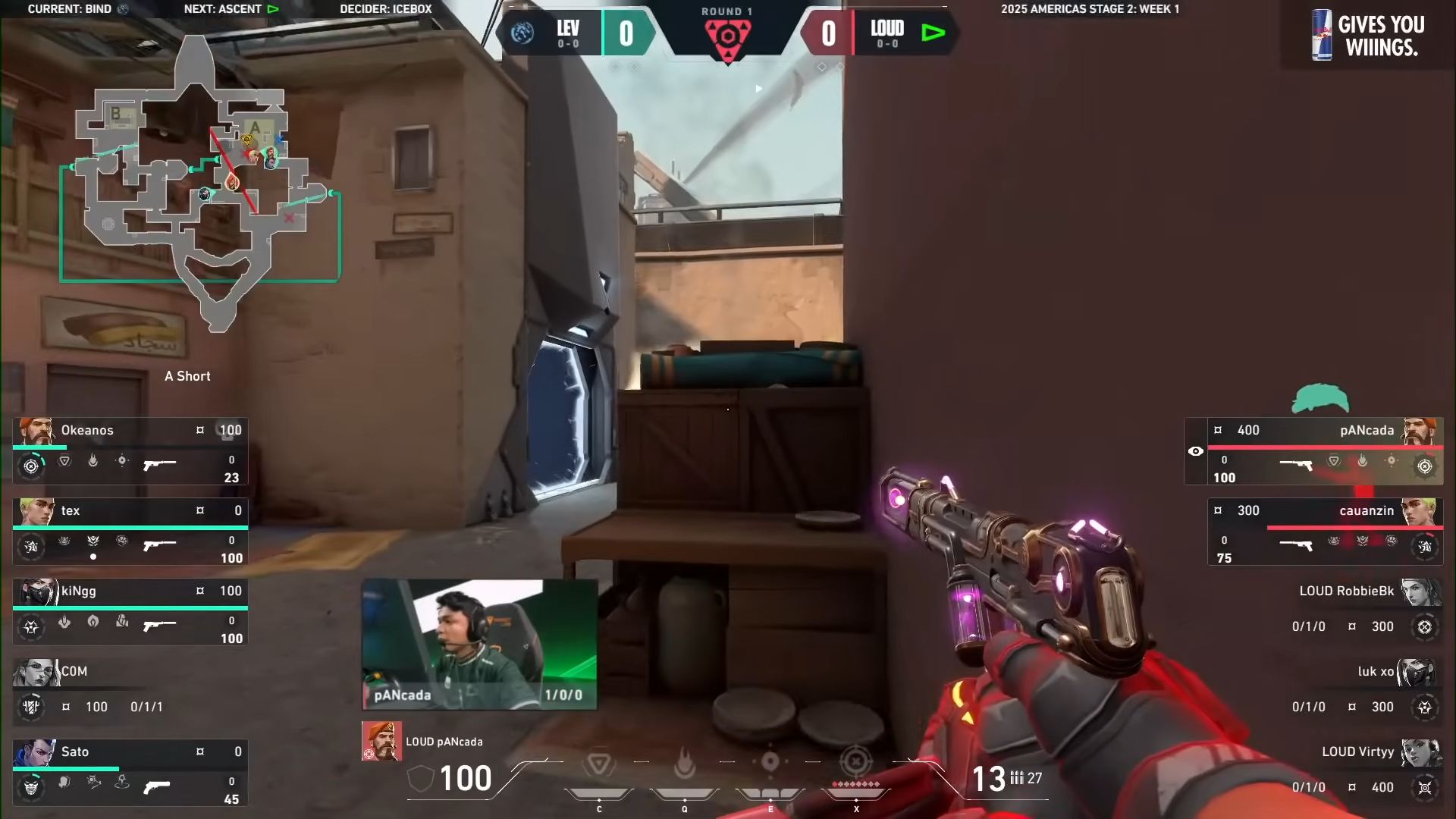This screenshot has height=819, width=1456.
Task: Click pANcada's player webcam feed
Action: [x=479, y=645]
